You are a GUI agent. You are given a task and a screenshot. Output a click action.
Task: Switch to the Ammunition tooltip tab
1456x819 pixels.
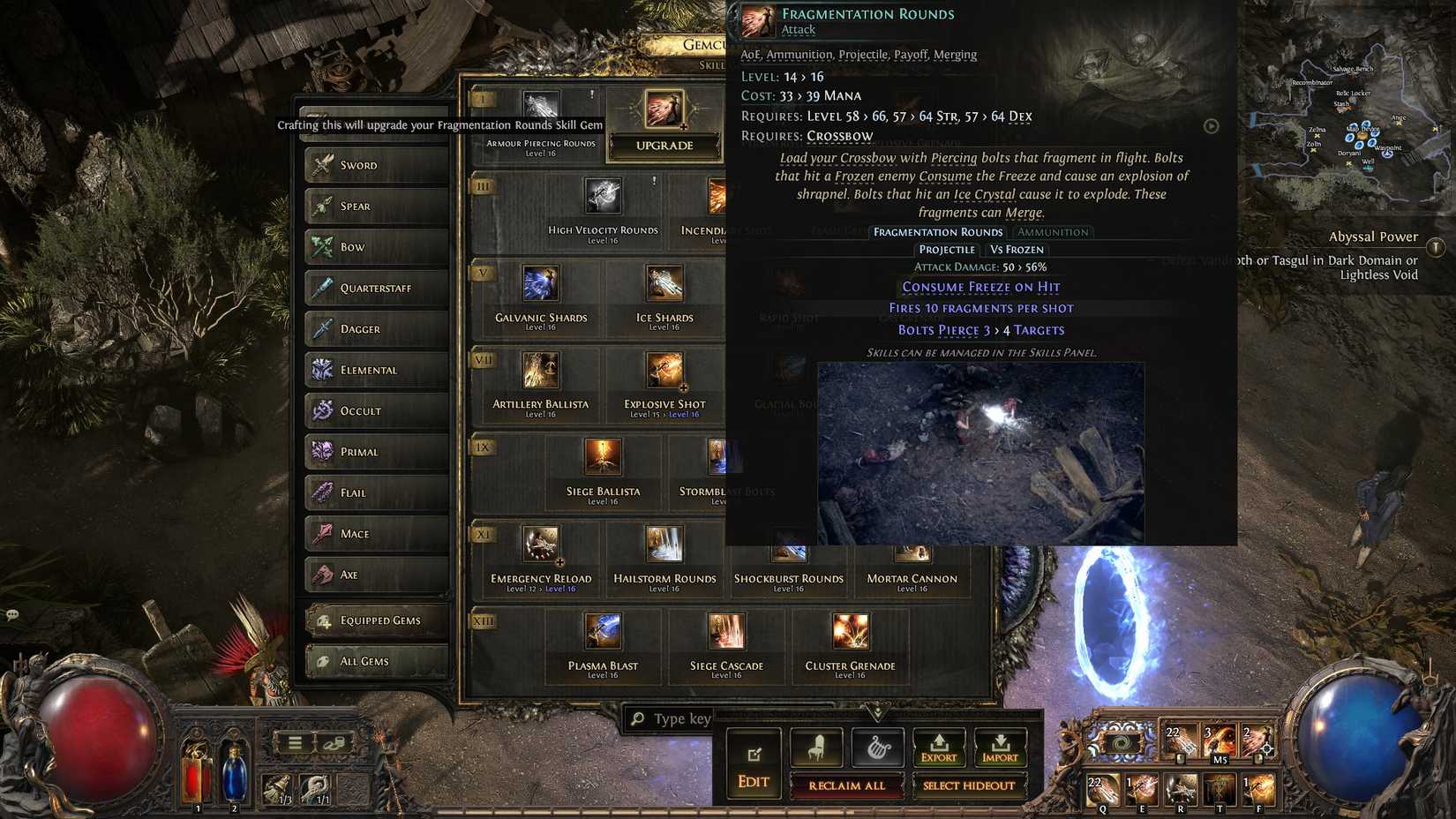1053,231
